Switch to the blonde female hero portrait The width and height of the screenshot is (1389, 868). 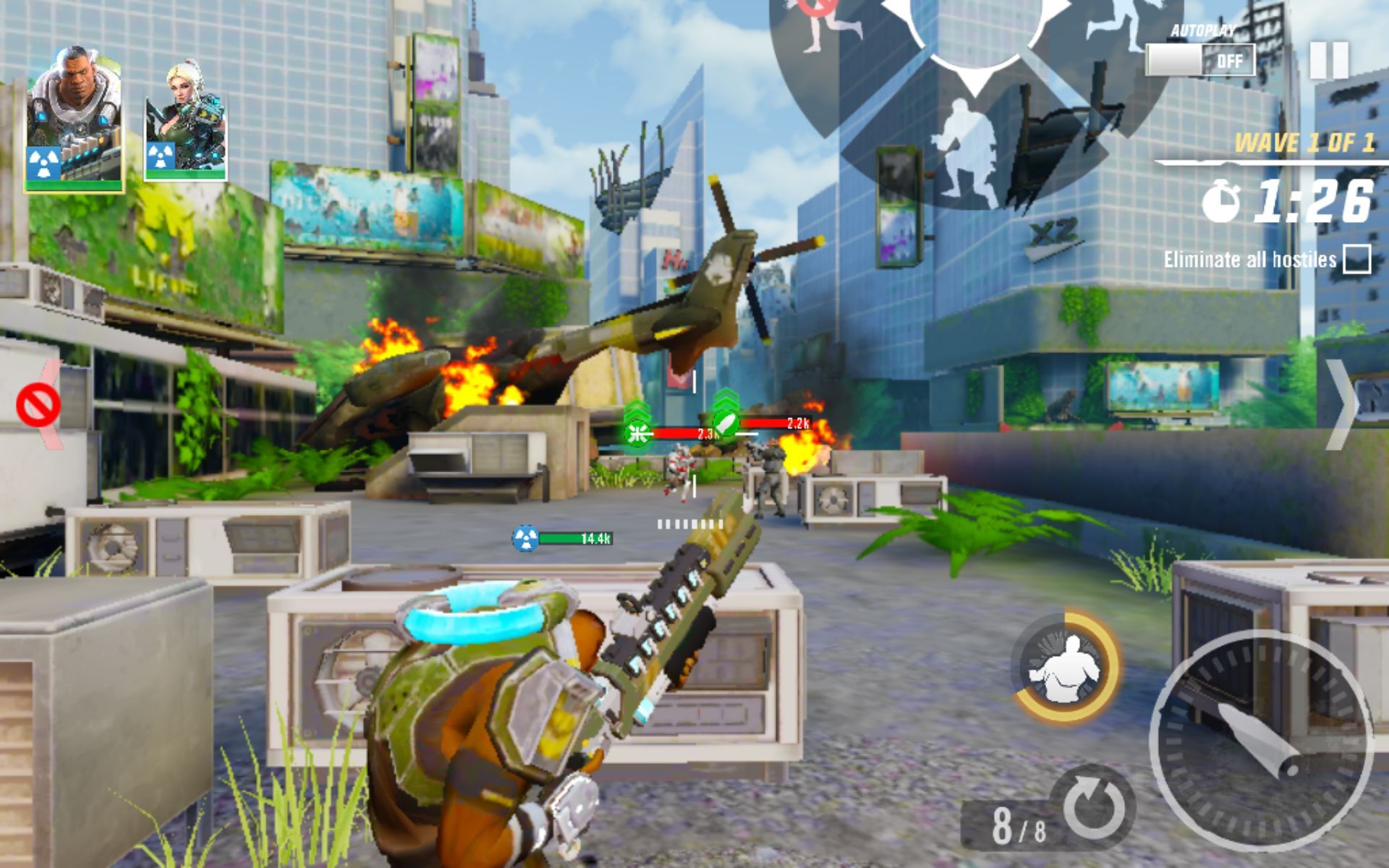click(x=186, y=121)
